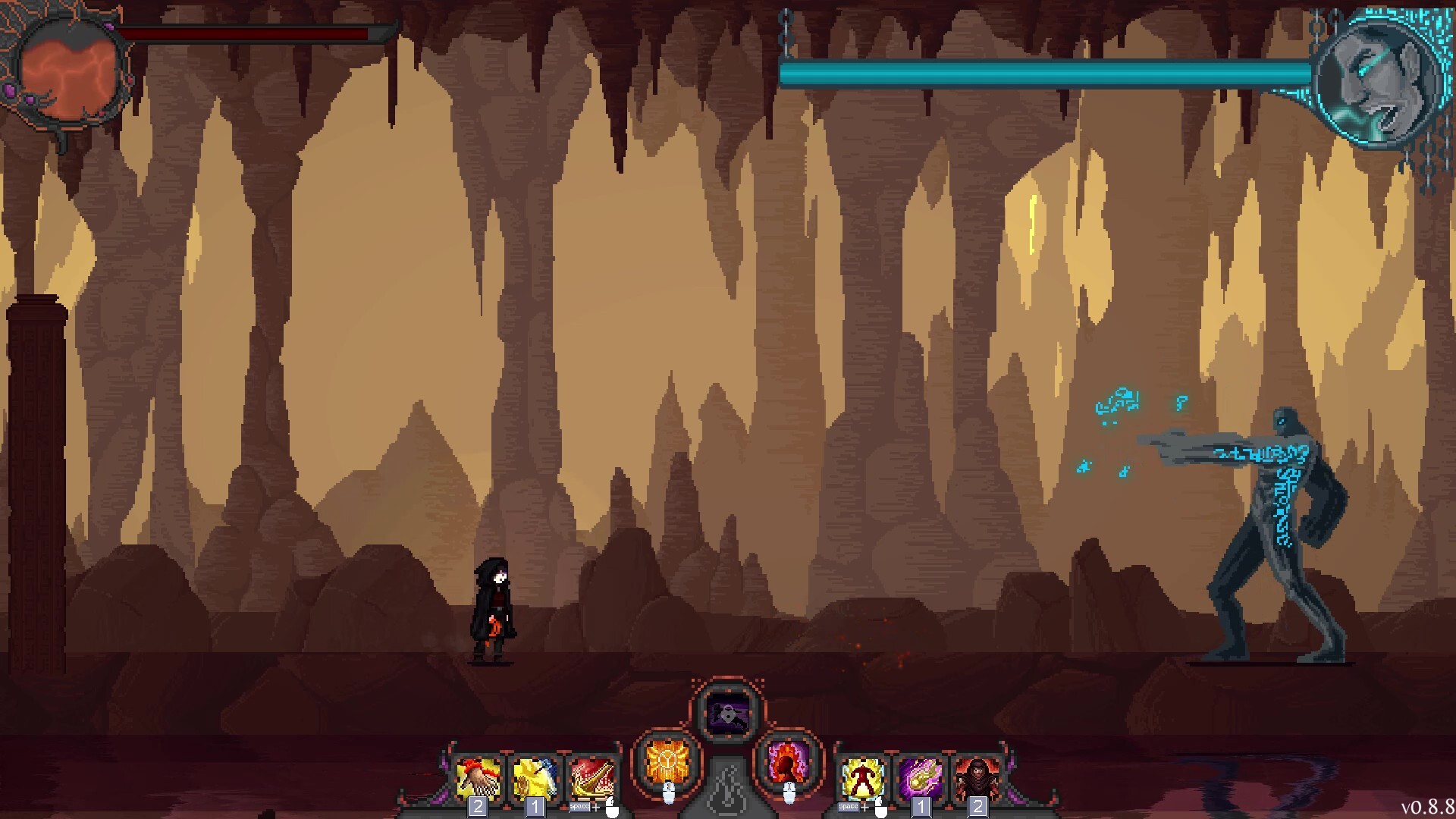Click the locked shadow ability slot at top center
This screenshot has height=819, width=1456.
726,711
